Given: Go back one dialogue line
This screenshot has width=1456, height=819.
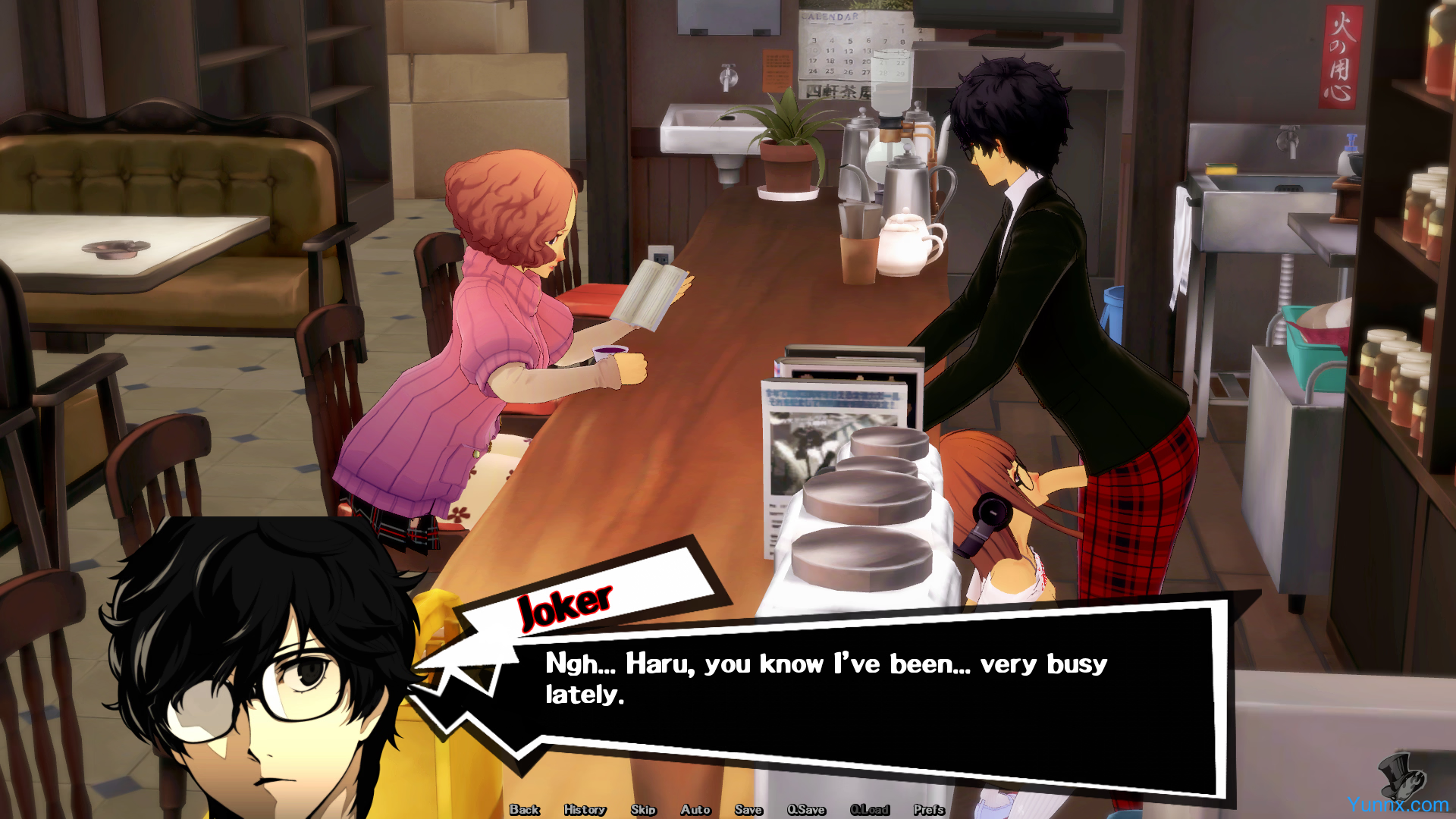Looking at the screenshot, I should point(524,809).
